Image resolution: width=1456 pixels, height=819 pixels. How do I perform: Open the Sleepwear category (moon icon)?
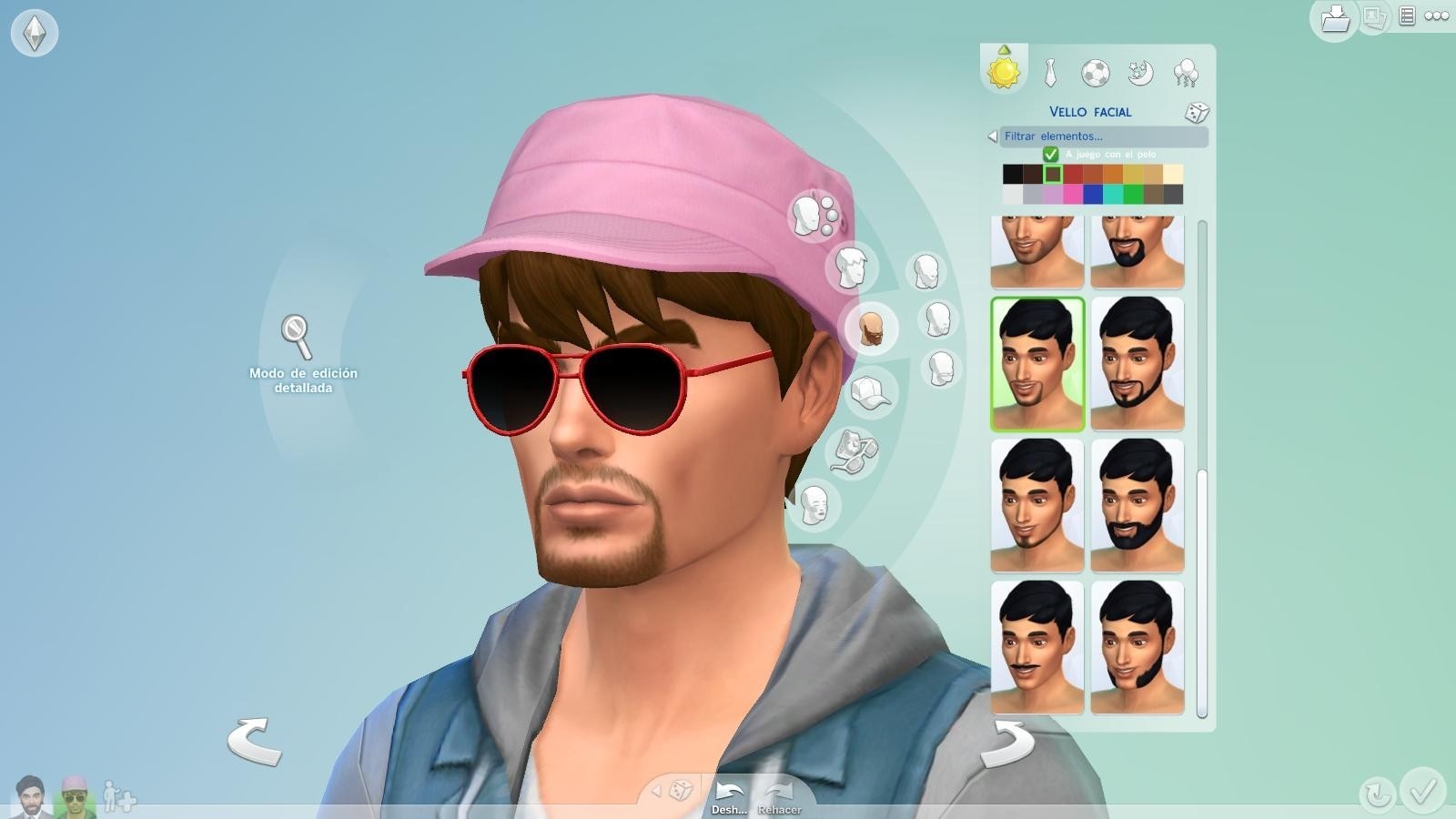click(1139, 73)
